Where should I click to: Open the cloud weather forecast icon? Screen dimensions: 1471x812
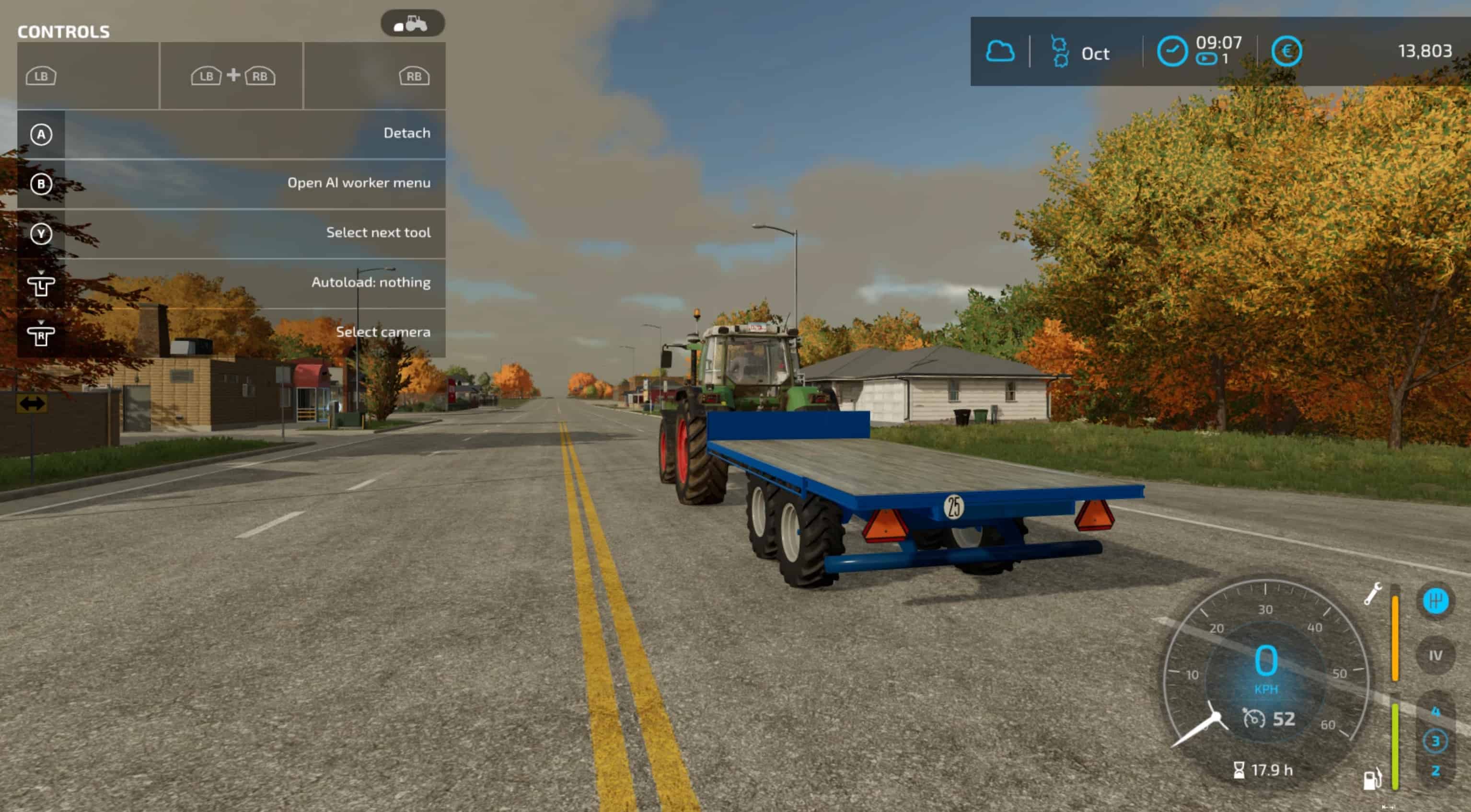pyautogui.click(x=1000, y=51)
